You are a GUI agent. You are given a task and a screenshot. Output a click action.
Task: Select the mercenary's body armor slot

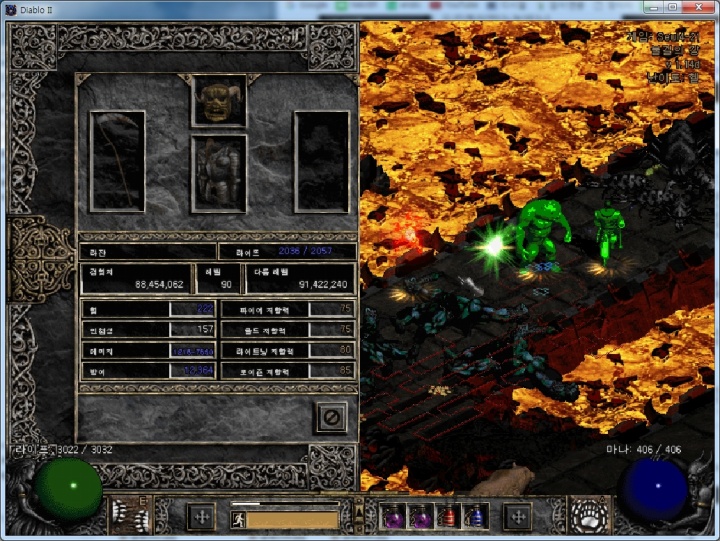point(219,173)
